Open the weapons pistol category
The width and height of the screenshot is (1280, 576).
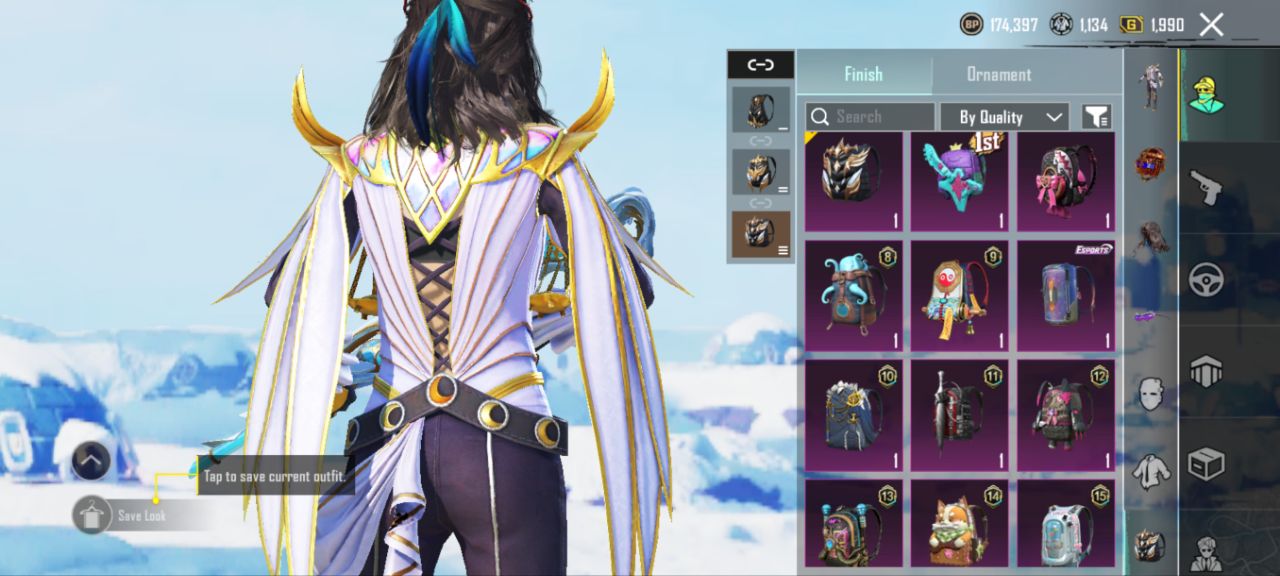pos(1206,187)
